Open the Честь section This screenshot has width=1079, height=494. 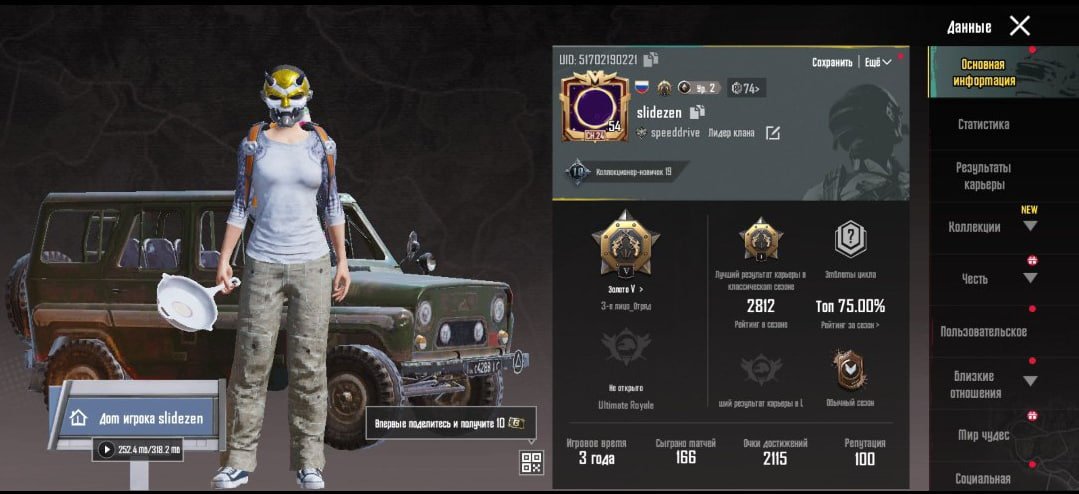coord(975,279)
